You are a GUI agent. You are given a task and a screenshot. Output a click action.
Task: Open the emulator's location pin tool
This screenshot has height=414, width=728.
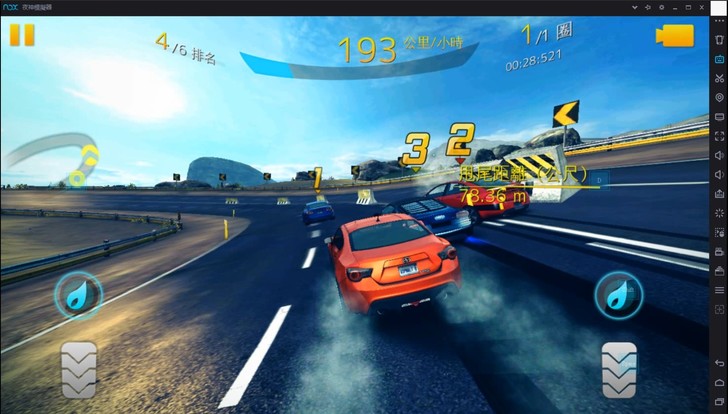[719, 97]
